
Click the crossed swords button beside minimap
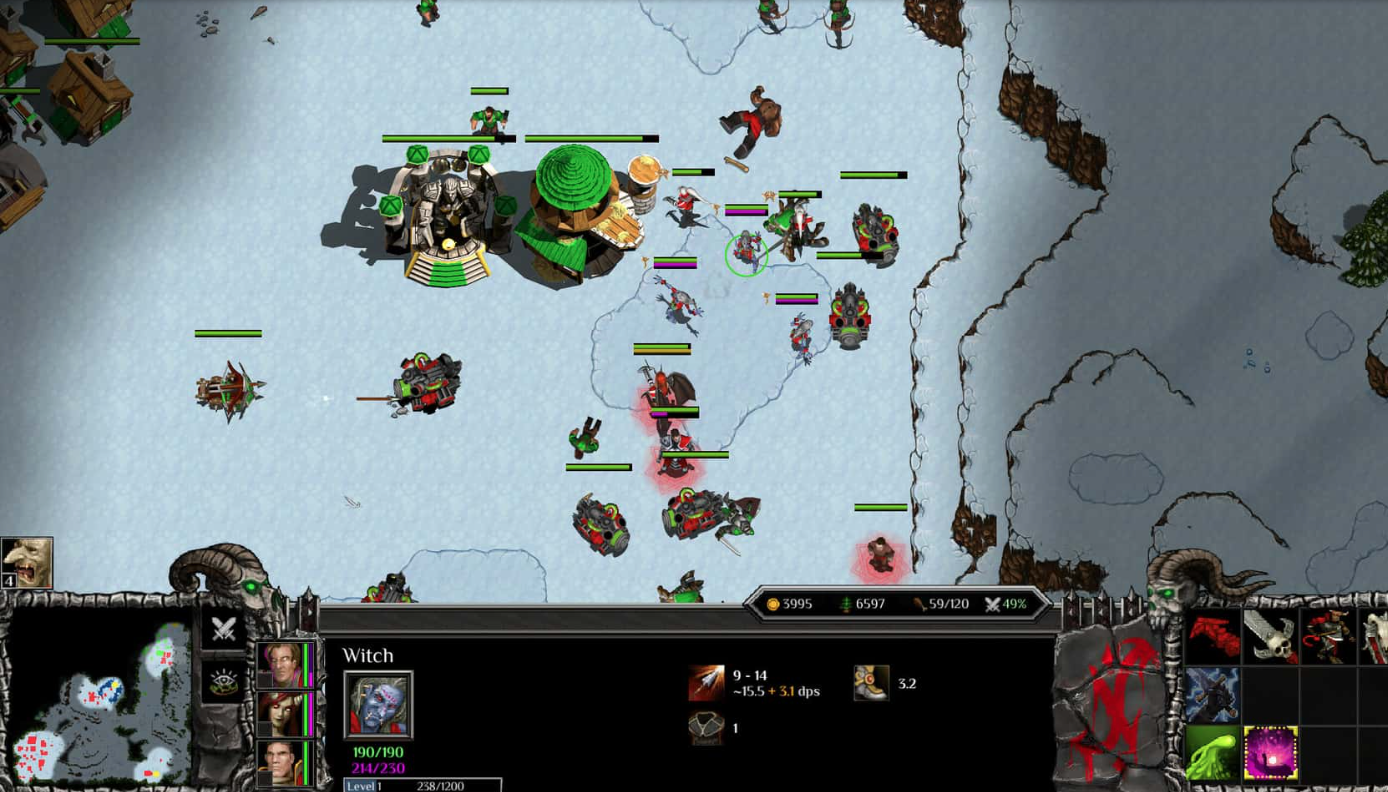click(224, 629)
